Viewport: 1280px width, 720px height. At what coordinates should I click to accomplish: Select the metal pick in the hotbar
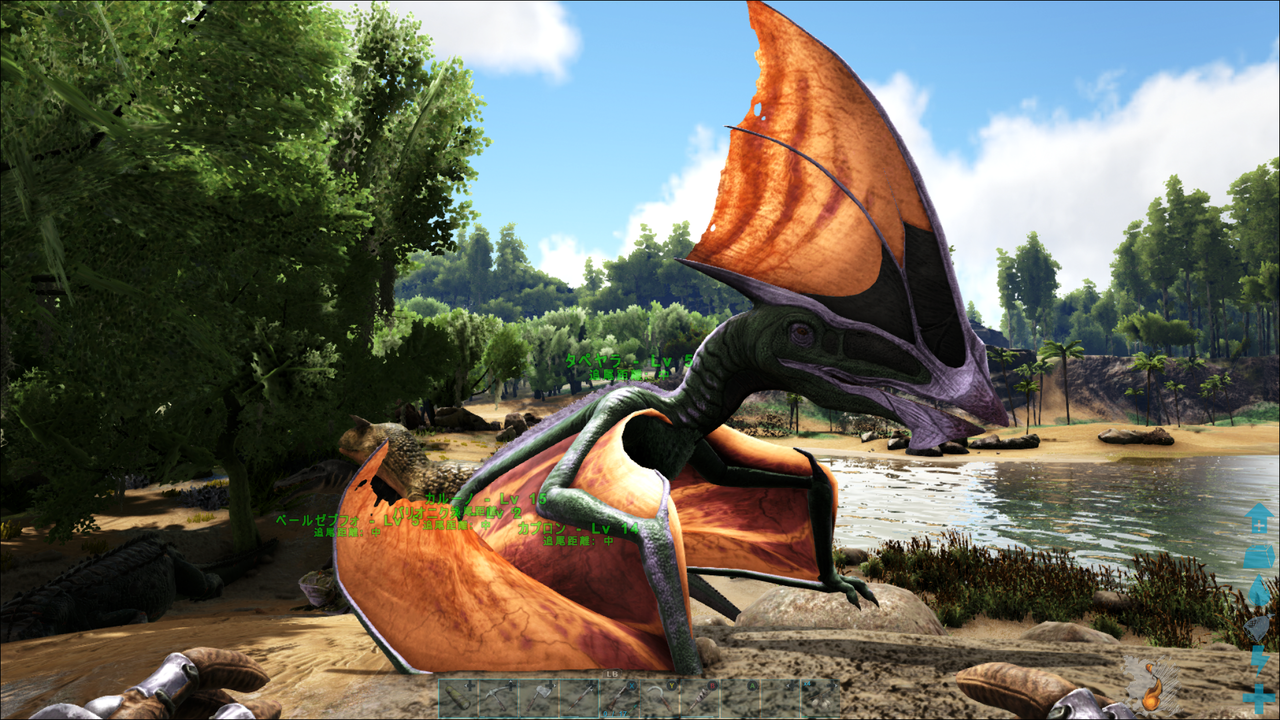click(497, 697)
